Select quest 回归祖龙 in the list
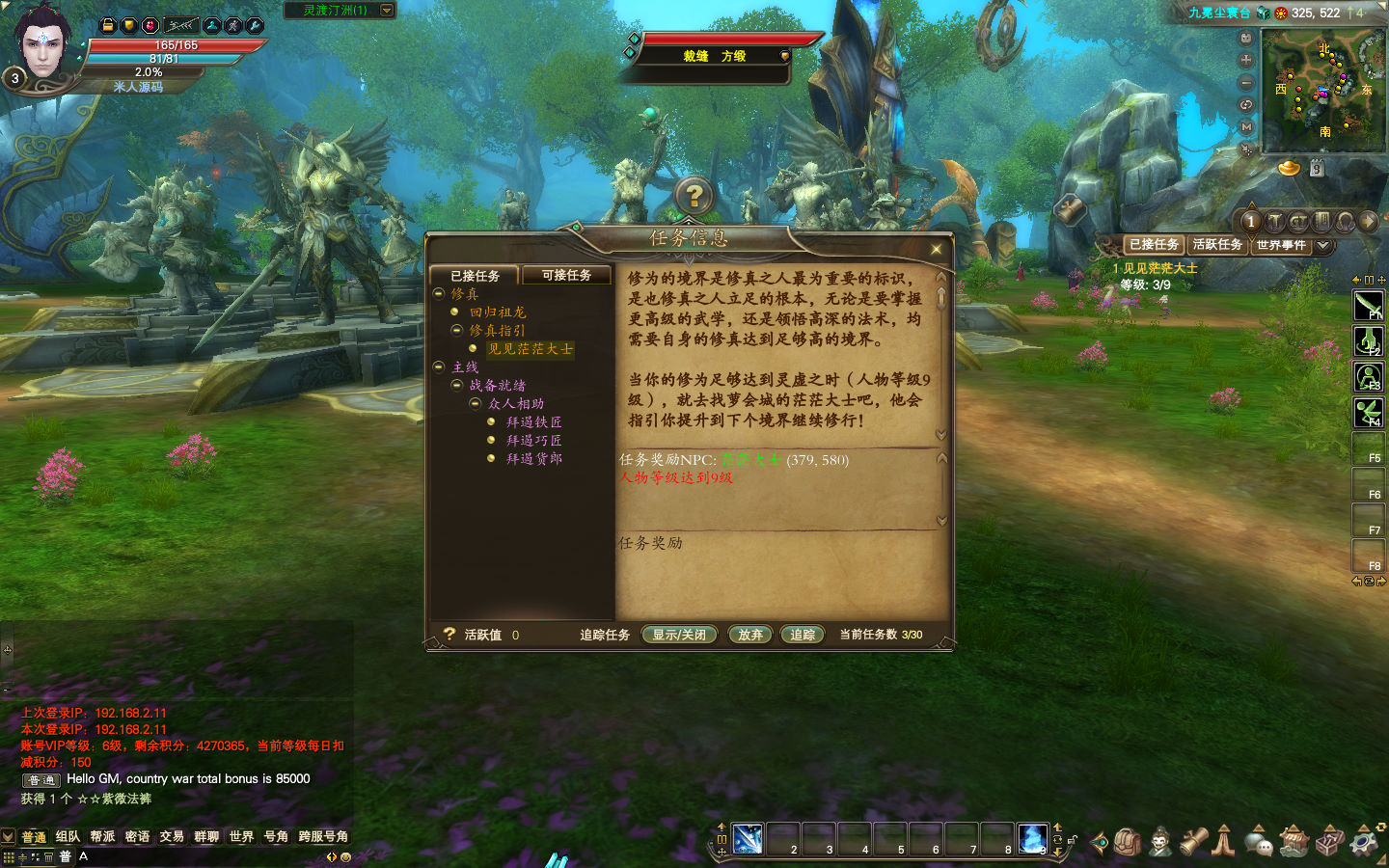The height and width of the screenshot is (868, 1389). 498,312
